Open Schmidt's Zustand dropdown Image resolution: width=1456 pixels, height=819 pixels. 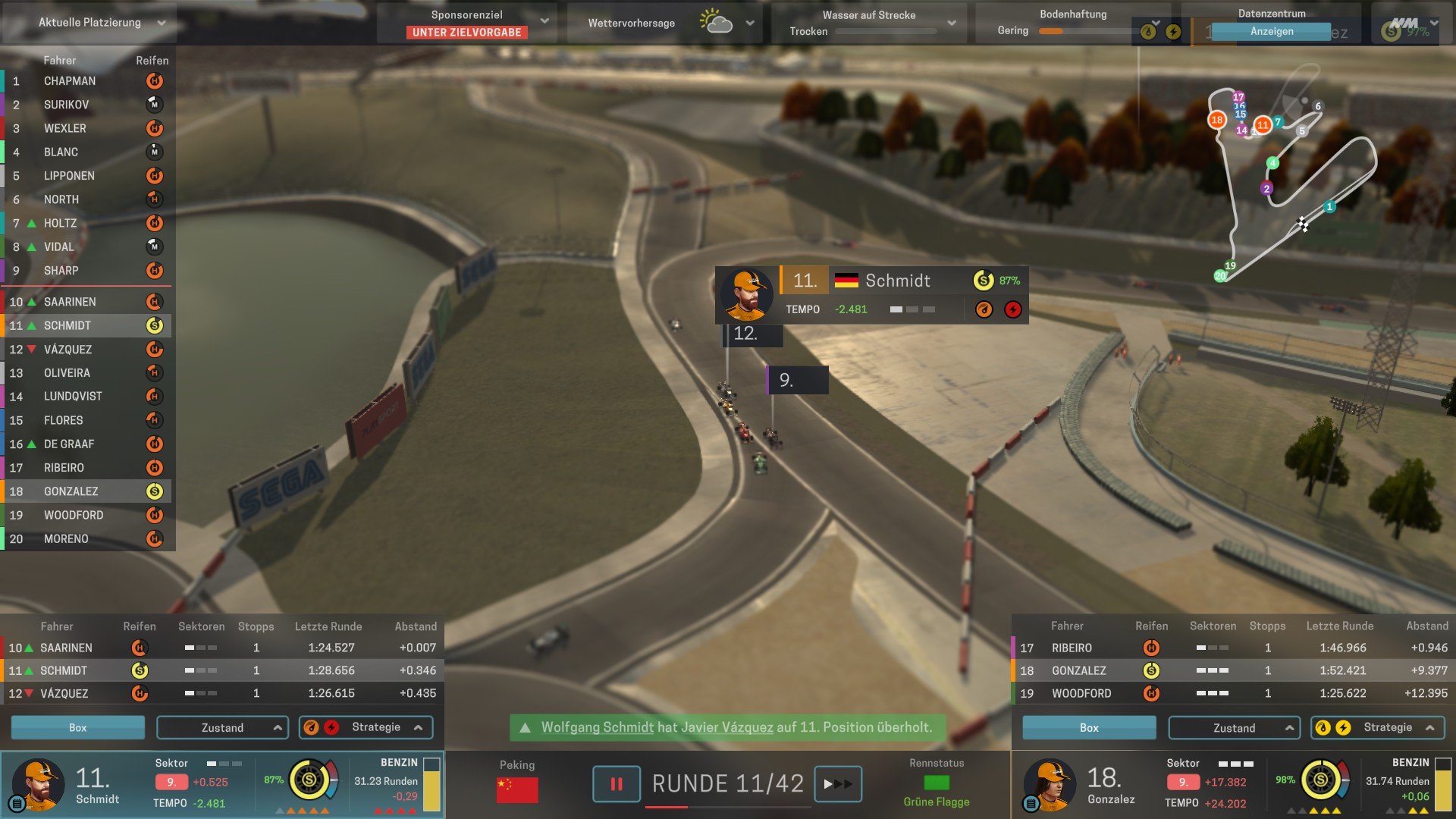pyautogui.click(x=222, y=727)
